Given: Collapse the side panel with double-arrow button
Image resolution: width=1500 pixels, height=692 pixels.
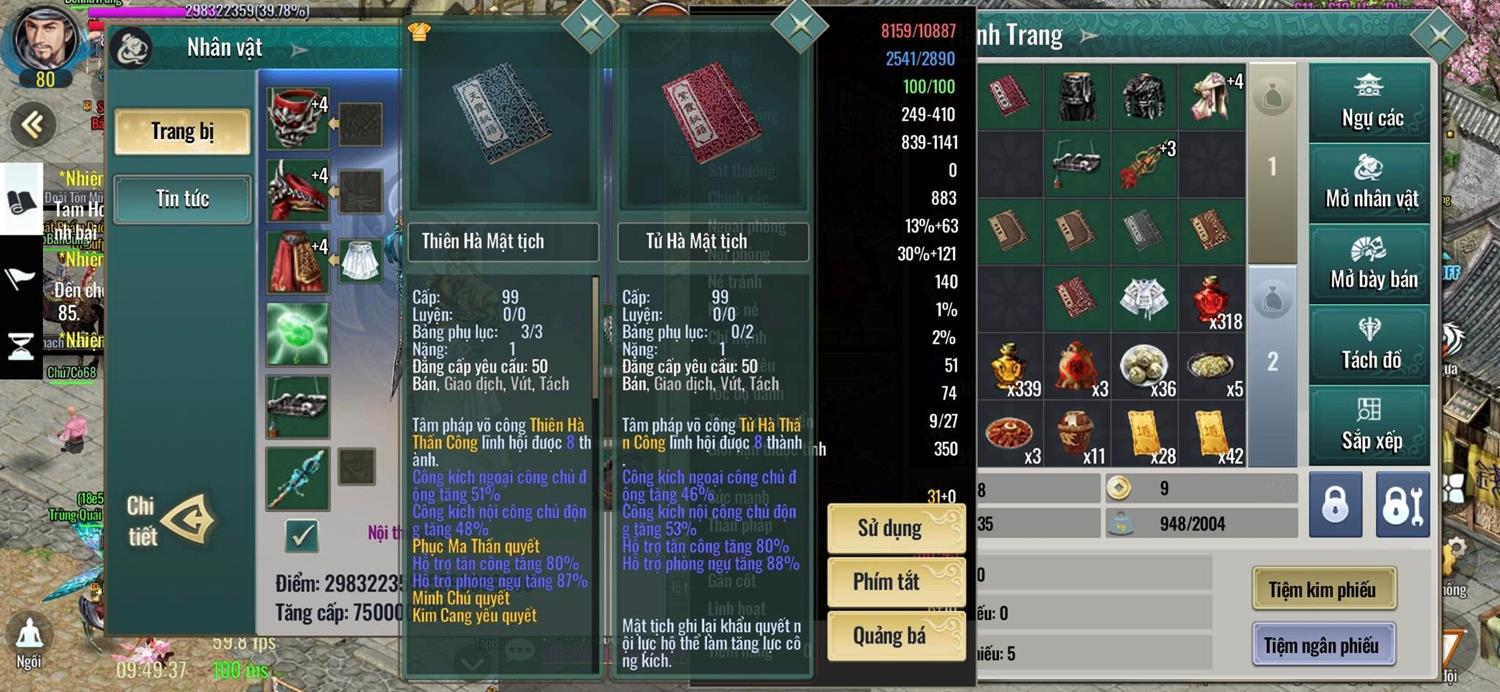Looking at the screenshot, I should 33,124.
